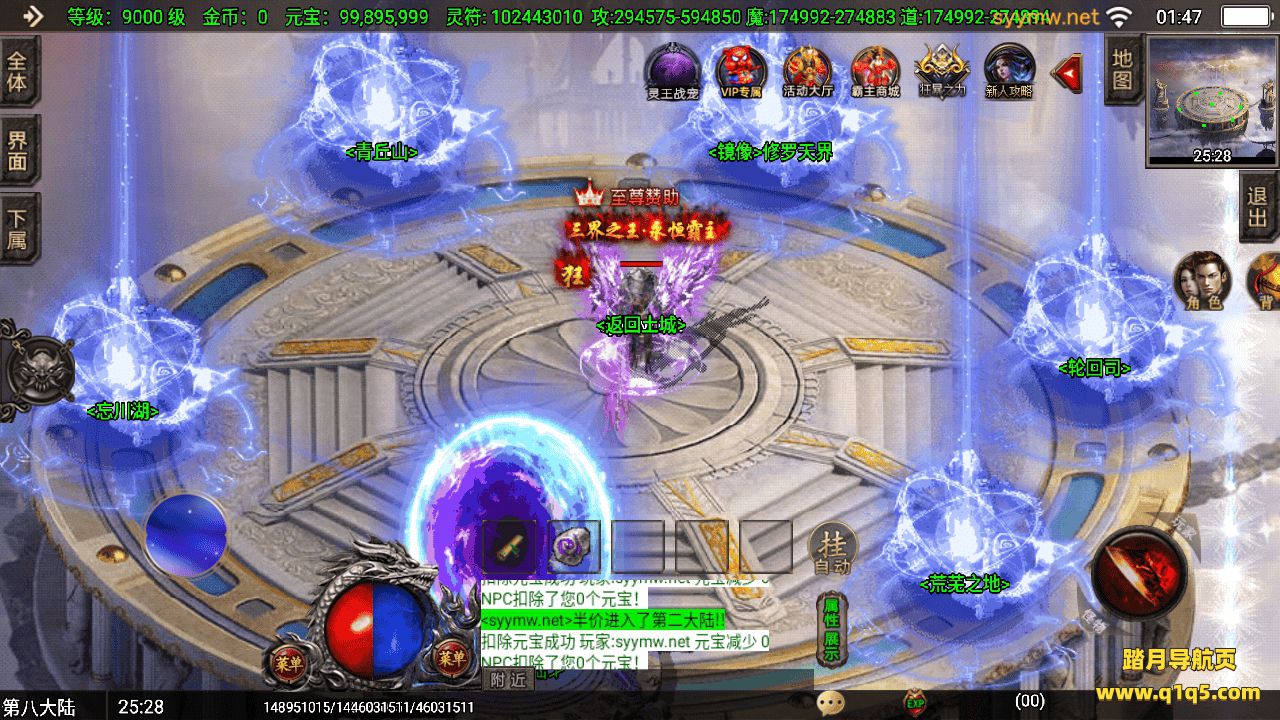This screenshot has width=1280, height=720.
Task: Open the 下属 side tab
Action: click(18, 228)
